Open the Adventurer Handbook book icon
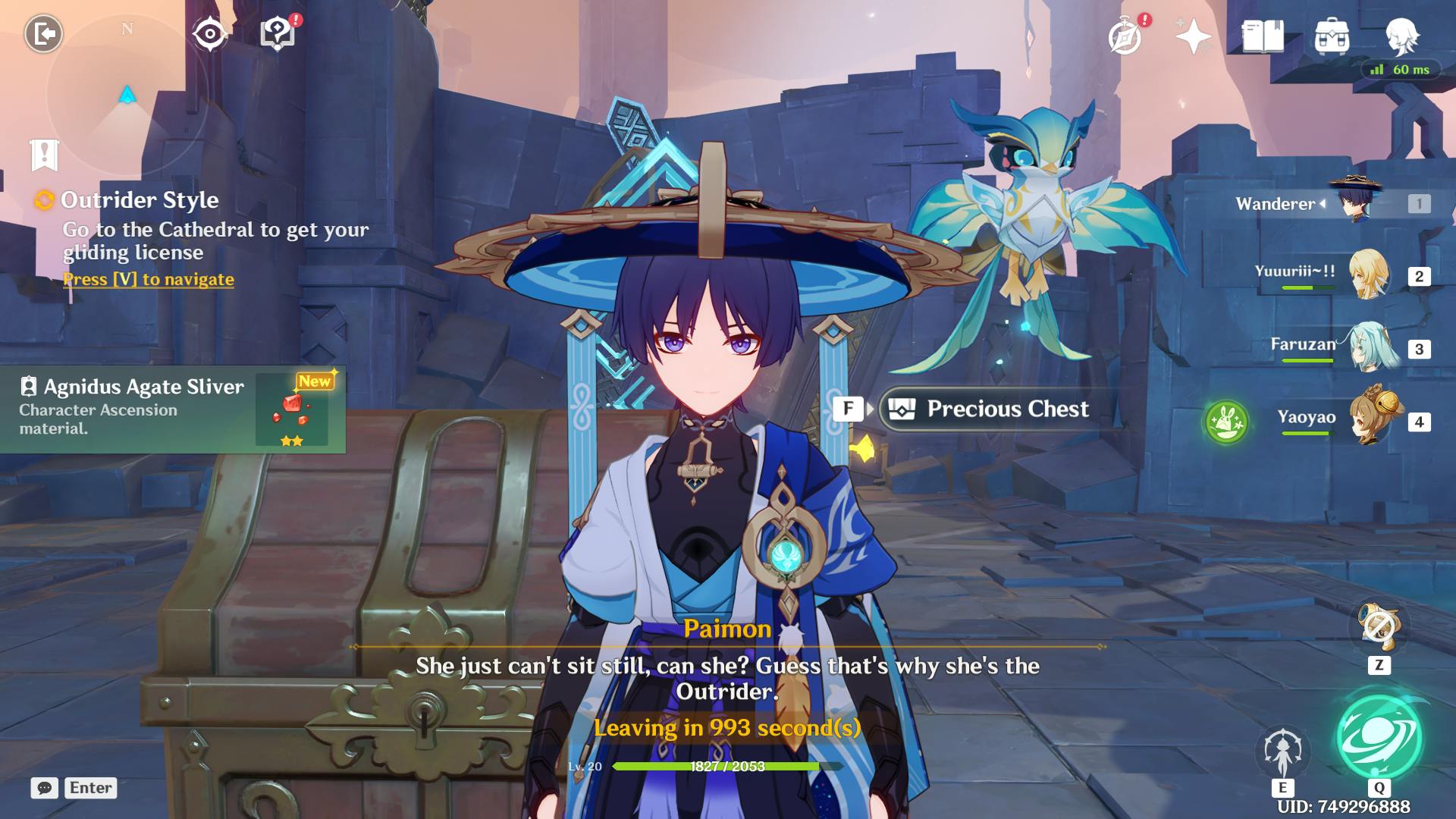The width and height of the screenshot is (1456, 819). coord(1263,36)
